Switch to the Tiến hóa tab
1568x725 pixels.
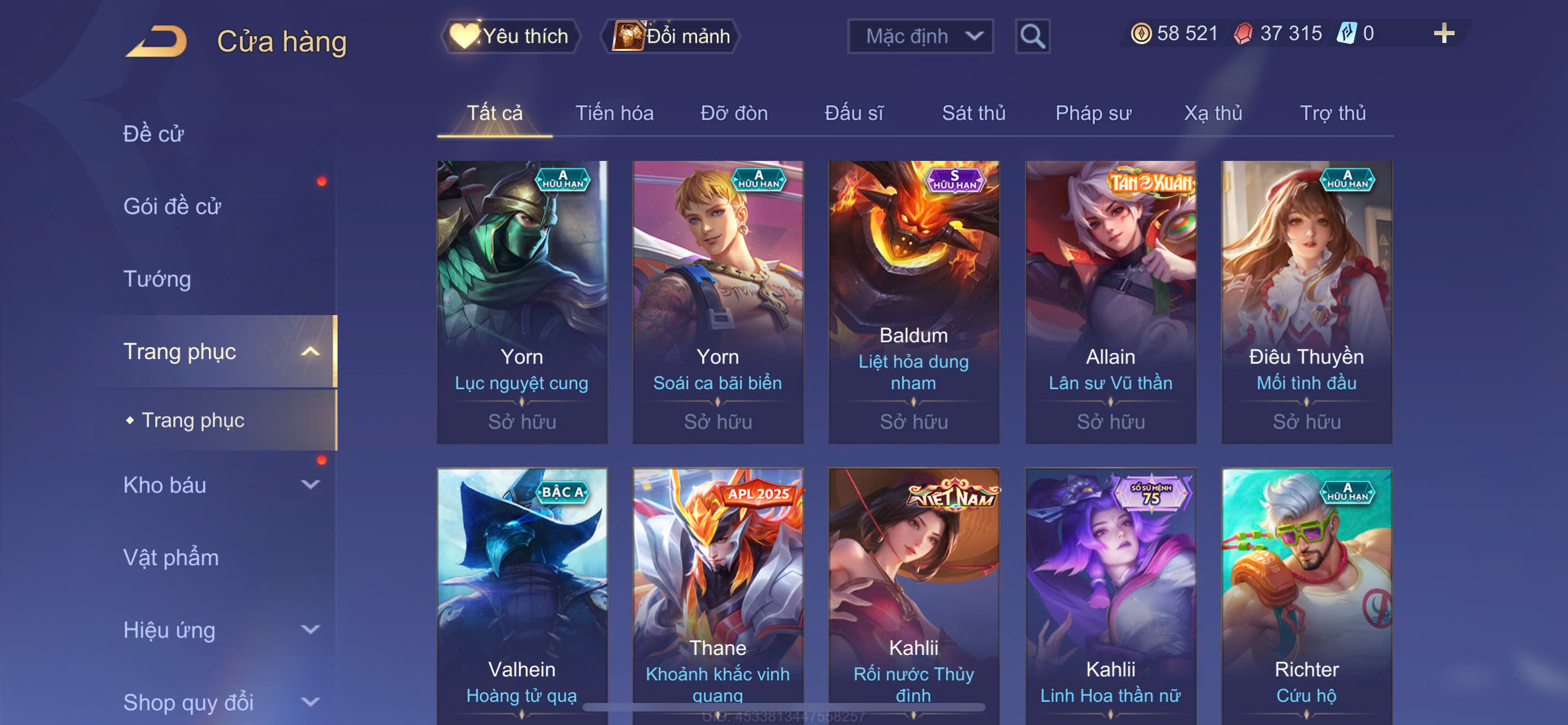(x=614, y=113)
